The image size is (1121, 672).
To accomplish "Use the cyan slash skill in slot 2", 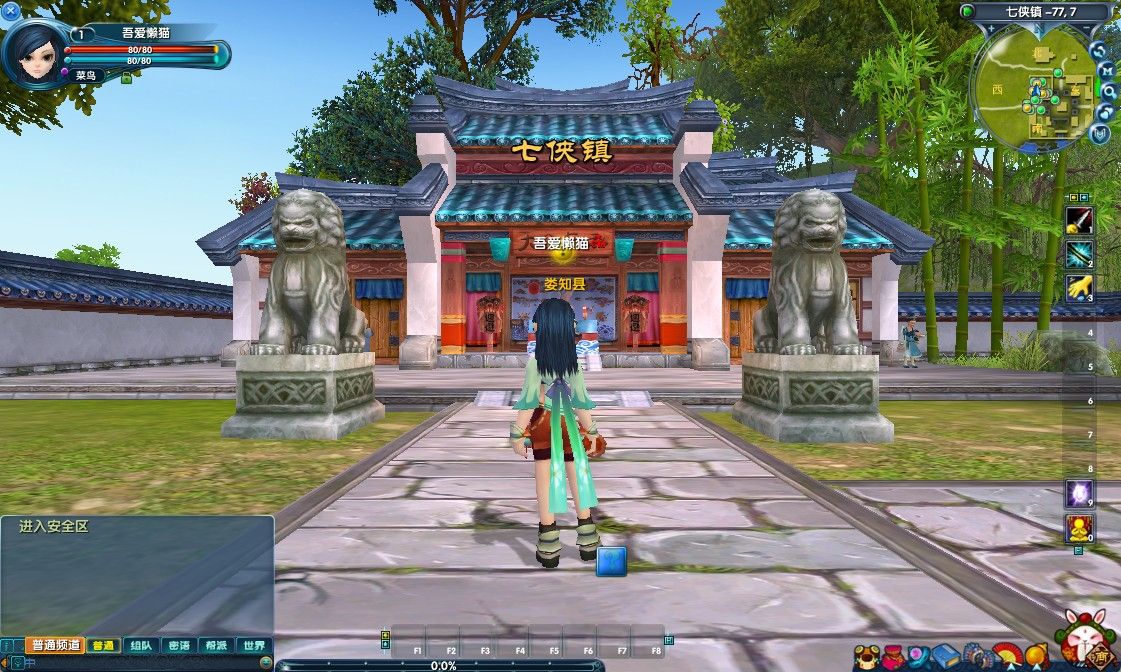I will (x=1079, y=254).
